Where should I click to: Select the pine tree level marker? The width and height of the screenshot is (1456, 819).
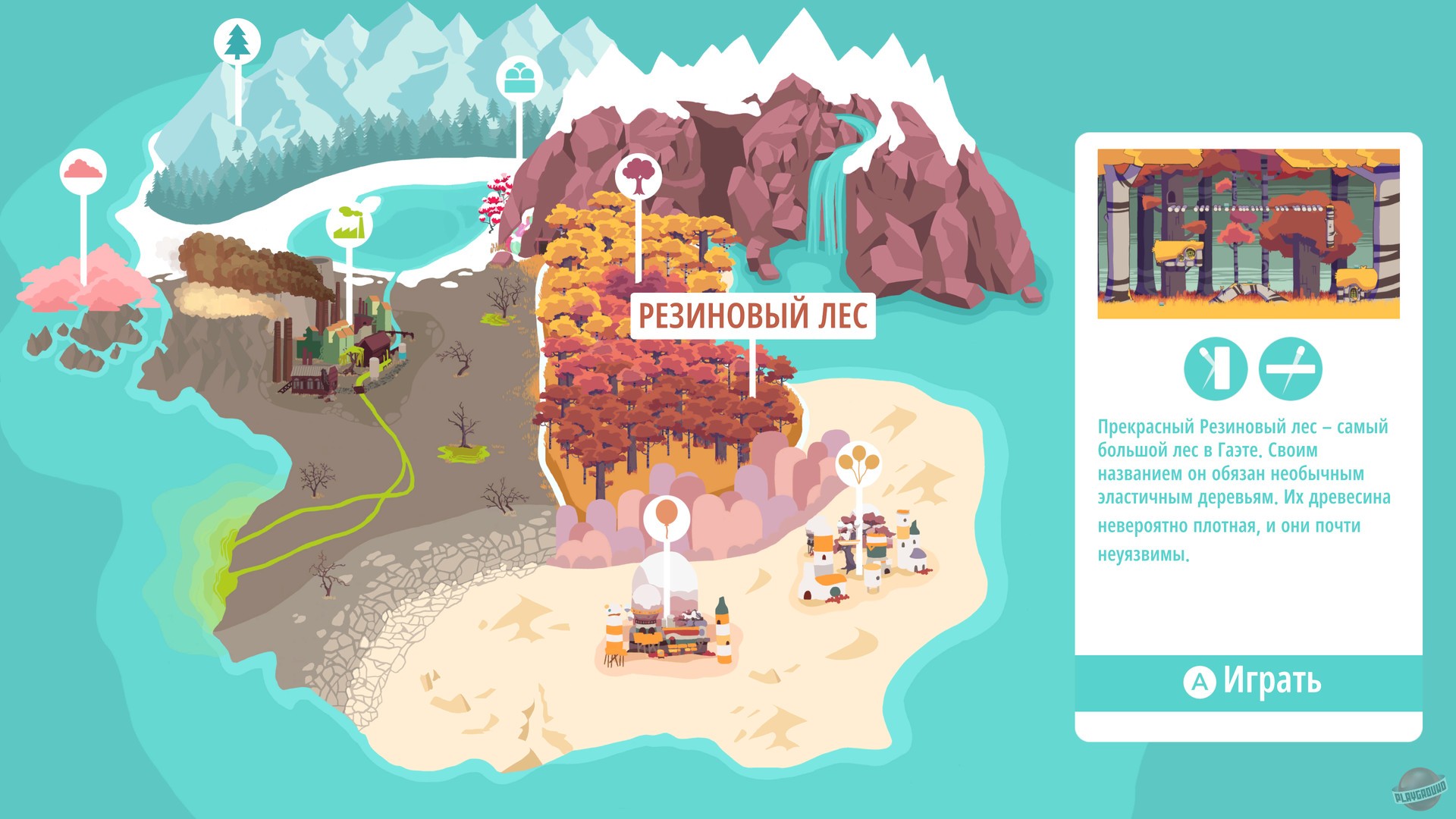pyautogui.click(x=236, y=42)
